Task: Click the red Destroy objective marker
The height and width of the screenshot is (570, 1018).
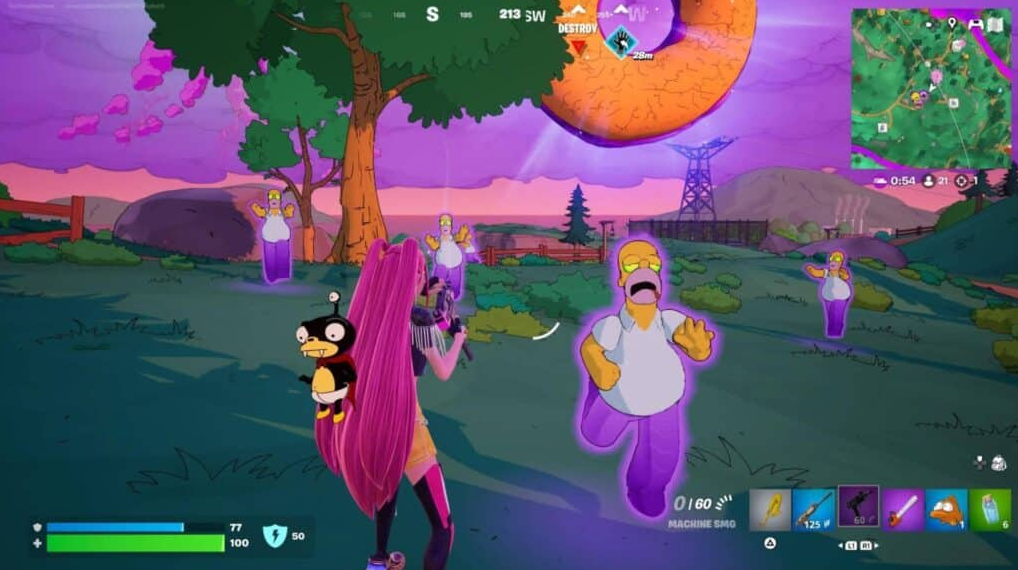Action: [577, 45]
